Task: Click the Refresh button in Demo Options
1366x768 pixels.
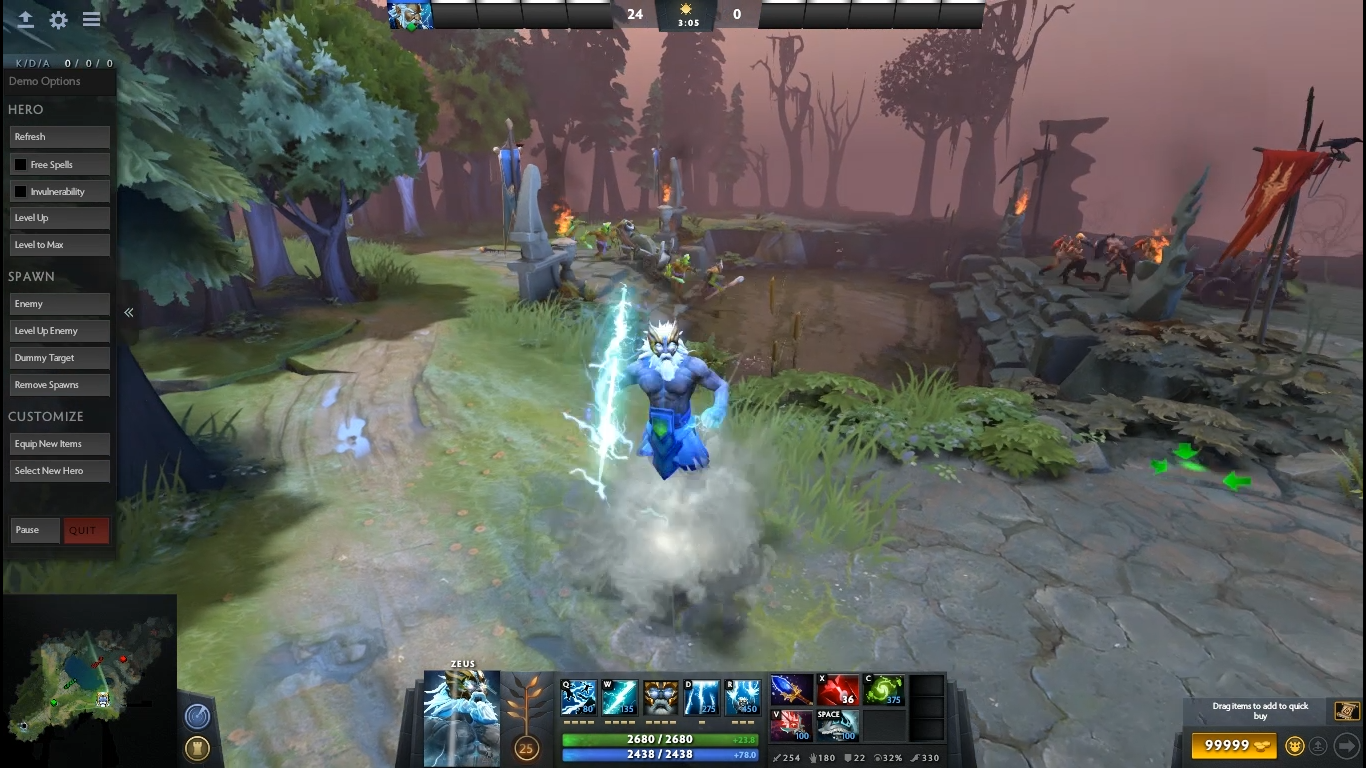Action: point(59,137)
